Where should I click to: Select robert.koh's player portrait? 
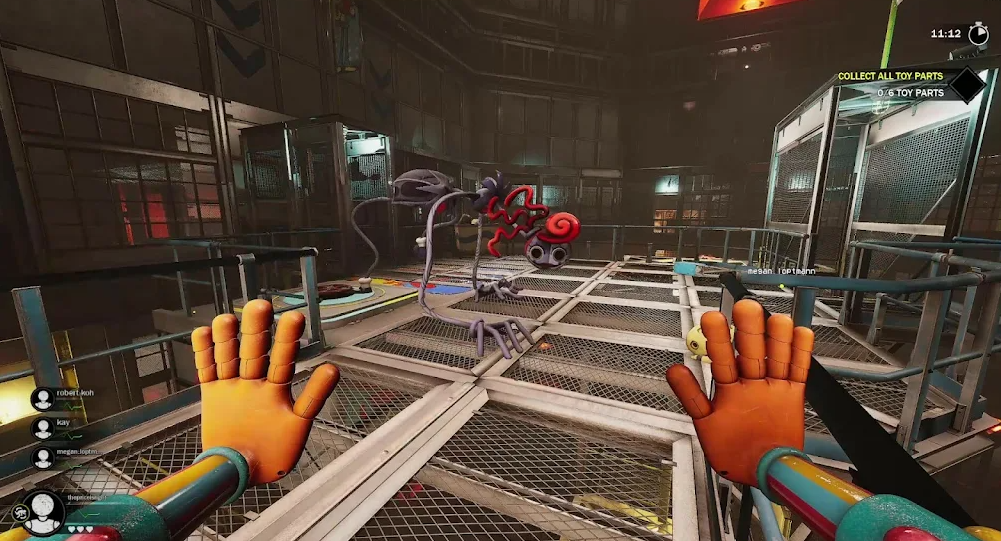tap(43, 399)
